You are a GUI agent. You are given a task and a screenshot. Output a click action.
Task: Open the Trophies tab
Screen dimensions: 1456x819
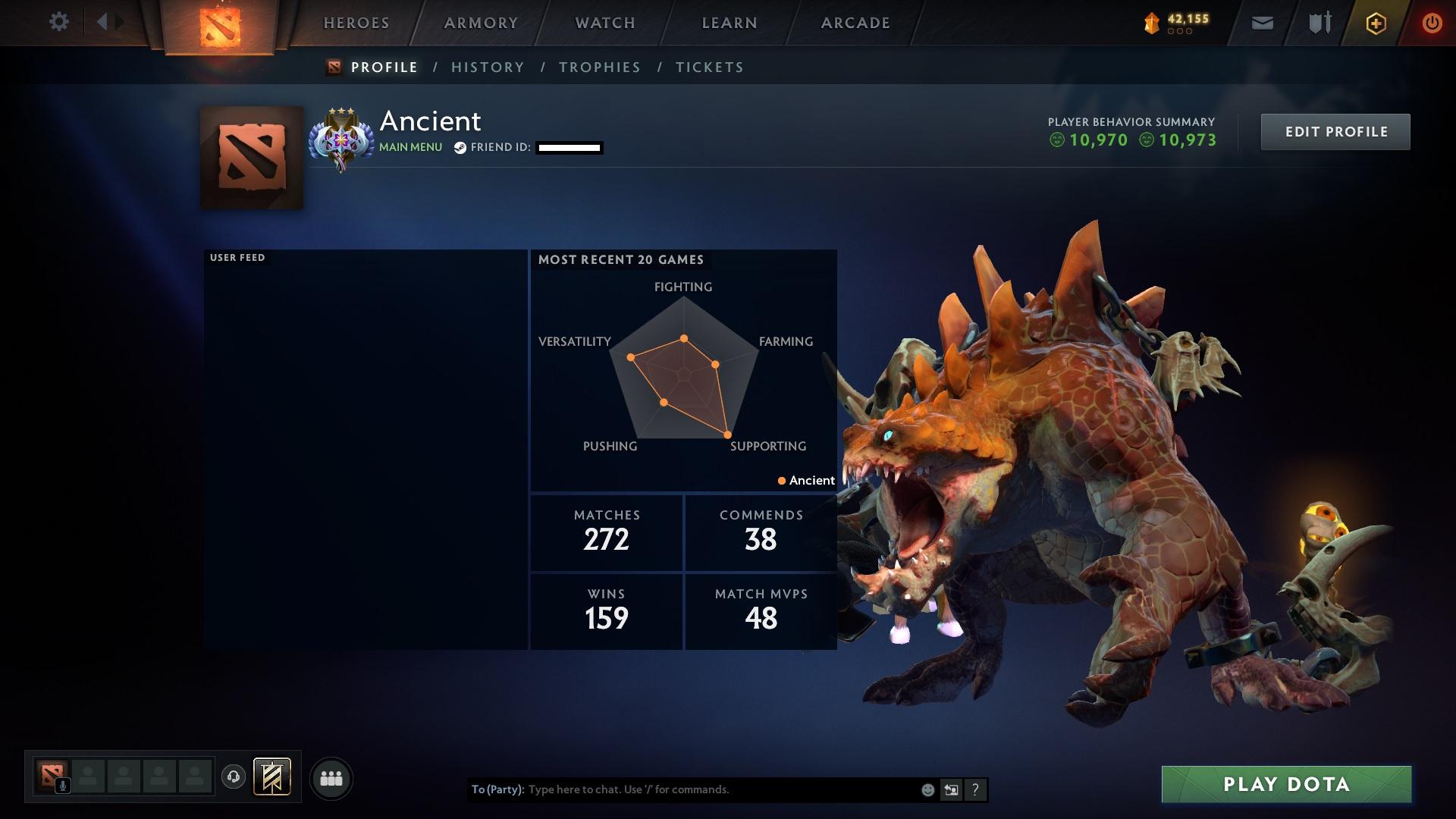point(600,67)
